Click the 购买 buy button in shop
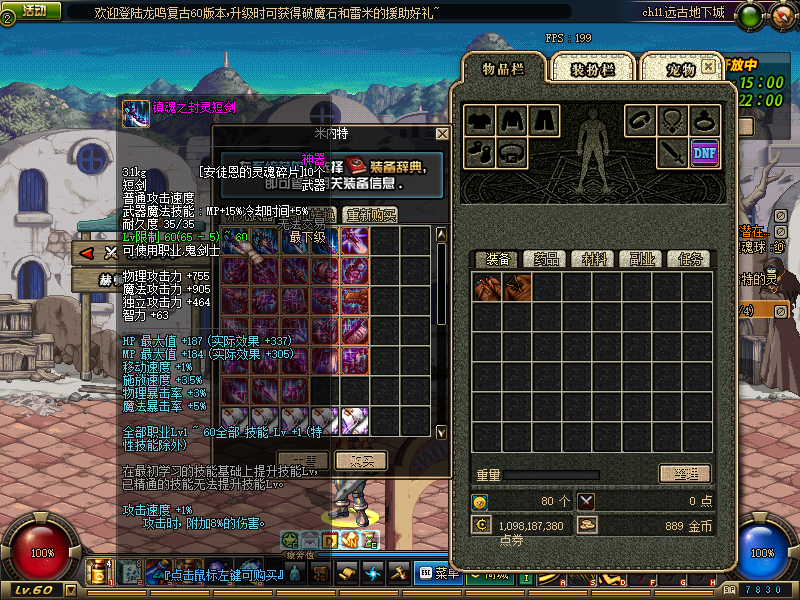800x600 pixels. (x=360, y=460)
